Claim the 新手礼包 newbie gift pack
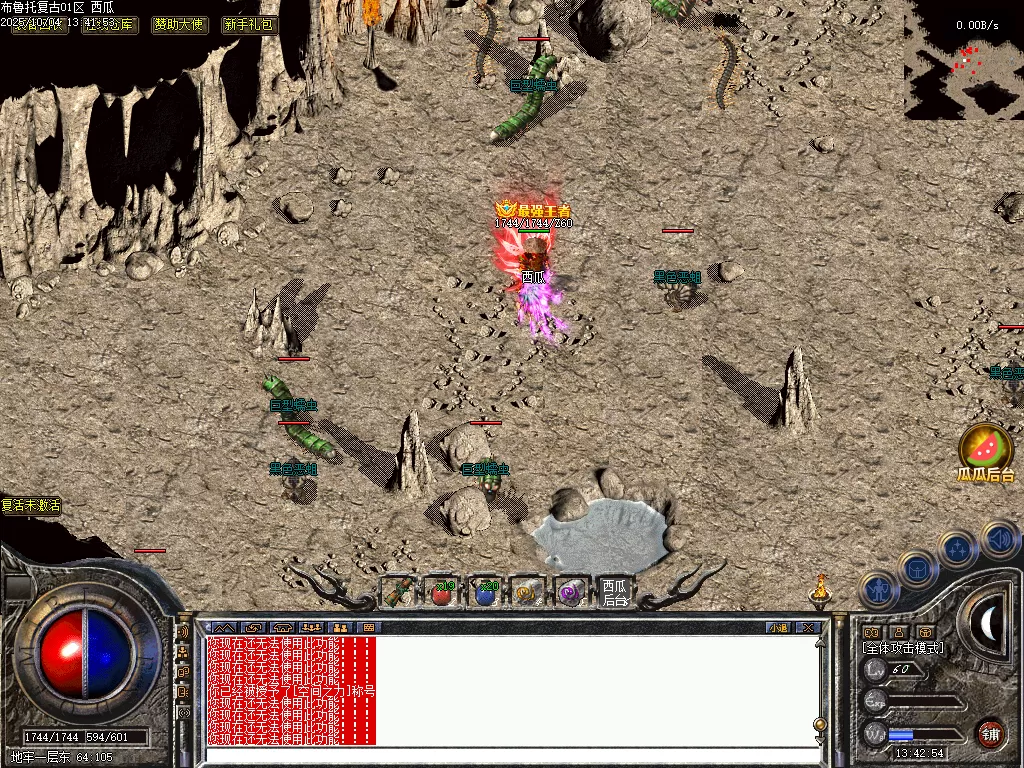 [249, 25]
